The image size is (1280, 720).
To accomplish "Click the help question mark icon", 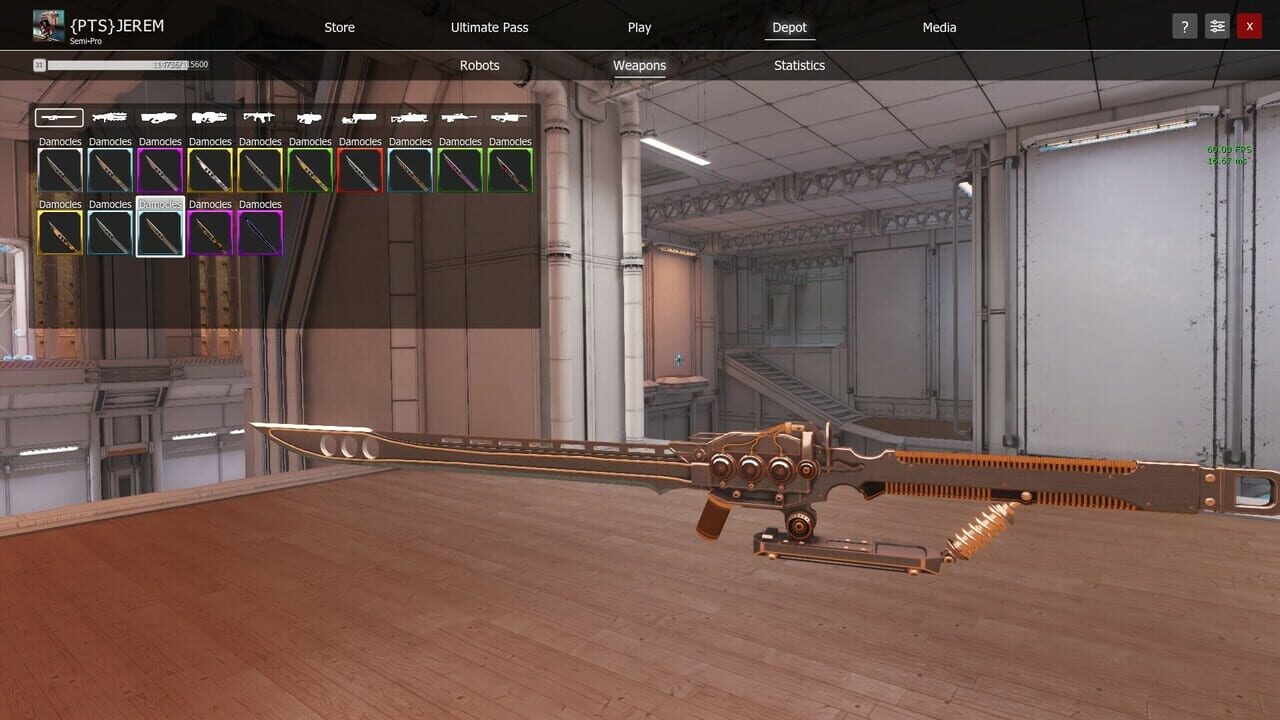I will click(1184, 26).
